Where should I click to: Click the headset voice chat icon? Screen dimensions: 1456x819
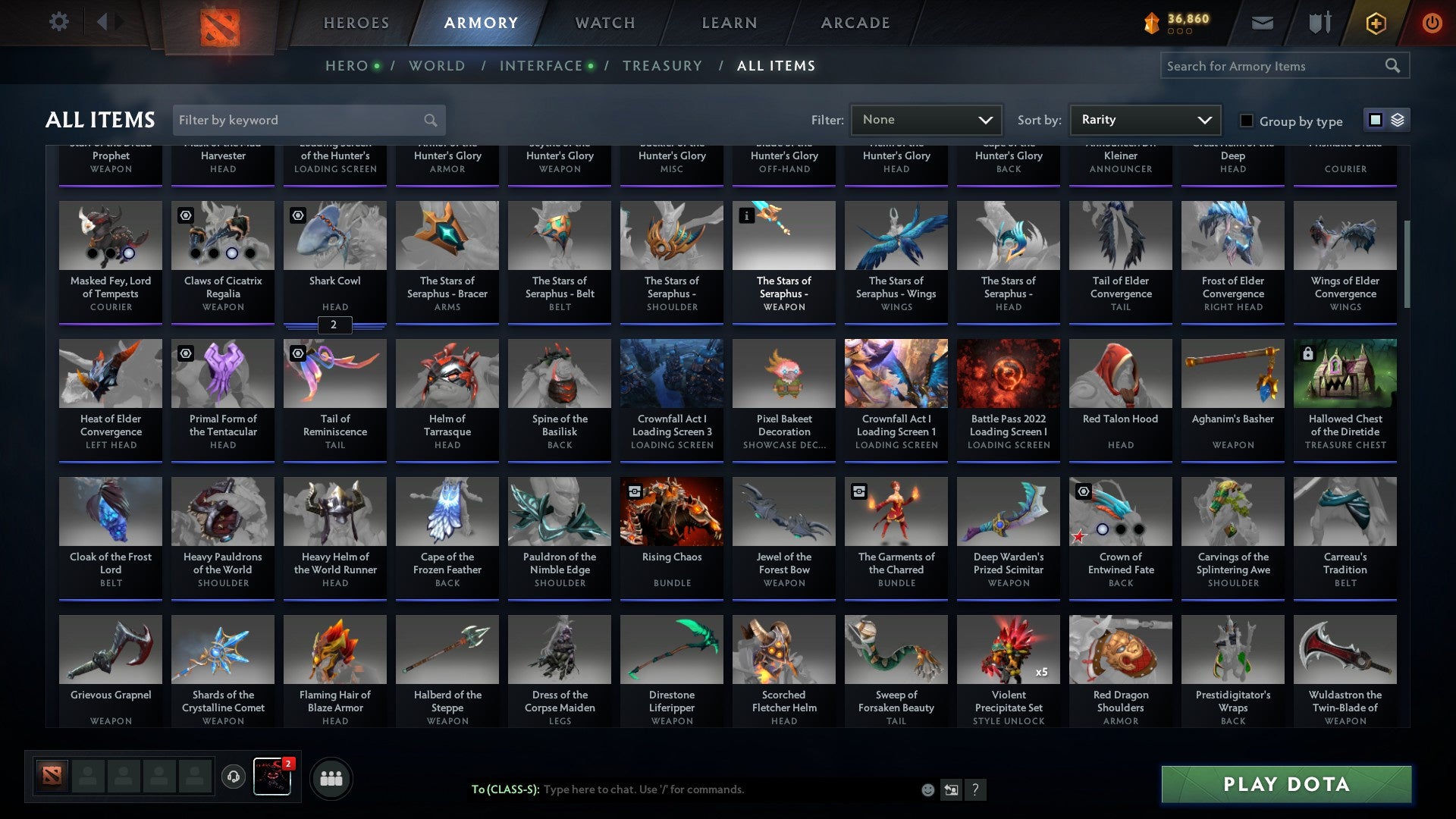233,777
